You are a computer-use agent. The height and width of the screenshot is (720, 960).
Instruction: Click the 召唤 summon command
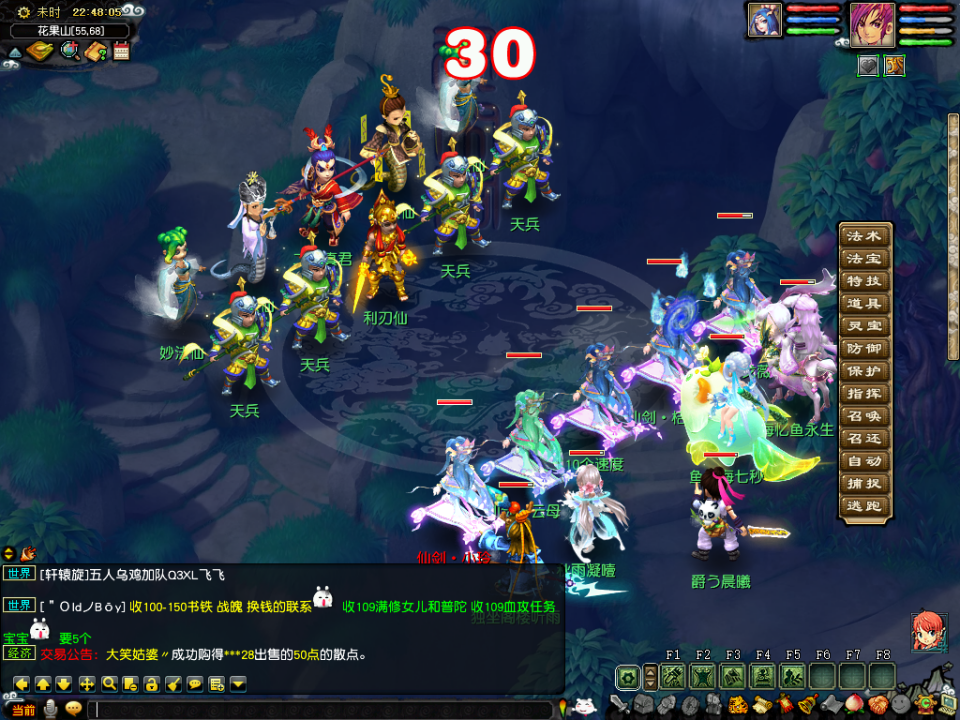pos(865,416)
